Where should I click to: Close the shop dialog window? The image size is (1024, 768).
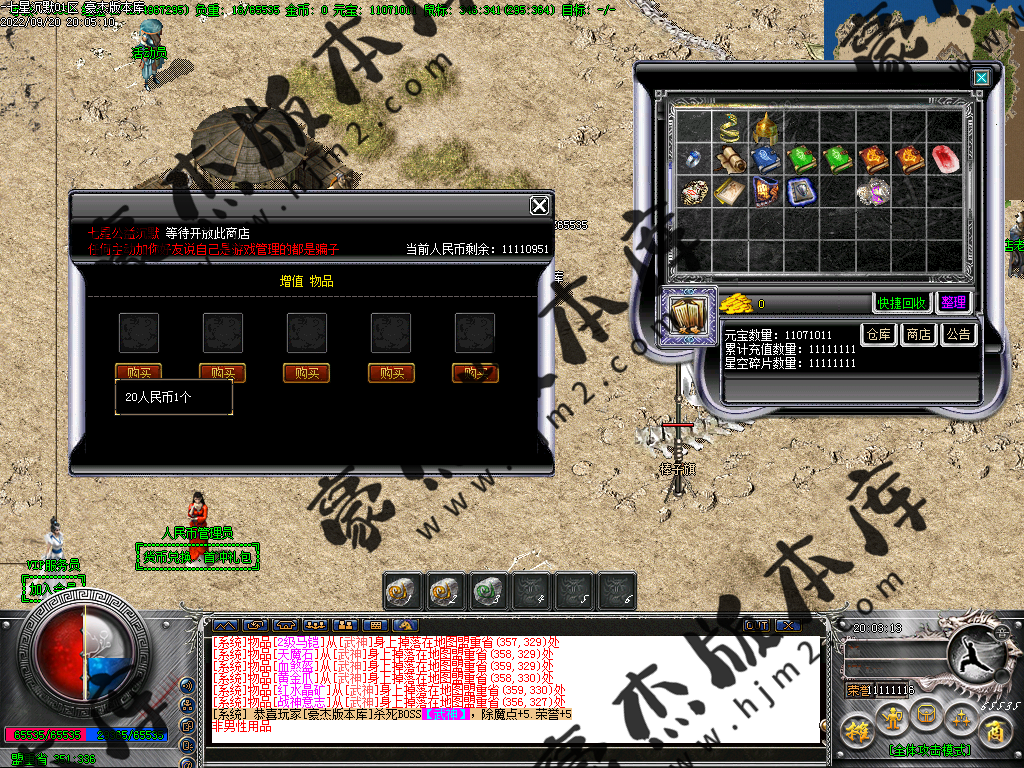539,205
